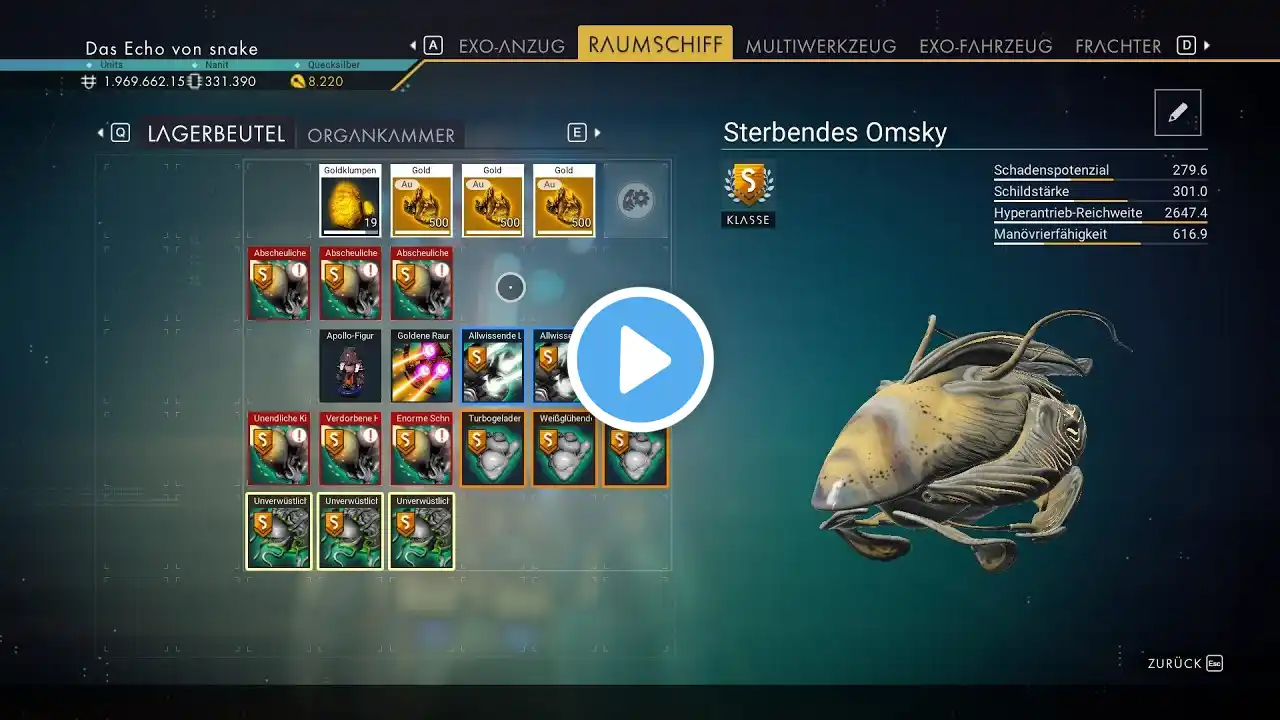
Task: Choose the Turbogeladen upgrade slot
Action: click(493, 449)
